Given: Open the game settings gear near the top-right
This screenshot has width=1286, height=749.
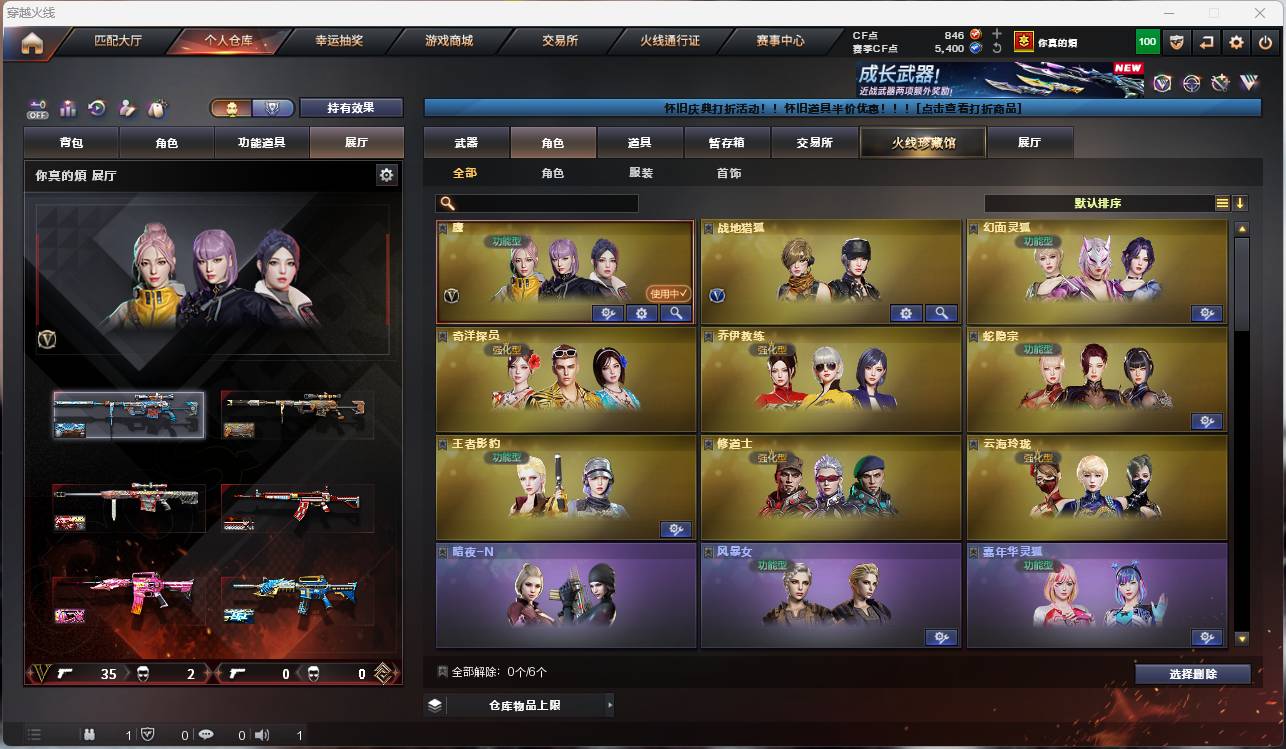Looking at the screenshot, I should click(1237, 42).
